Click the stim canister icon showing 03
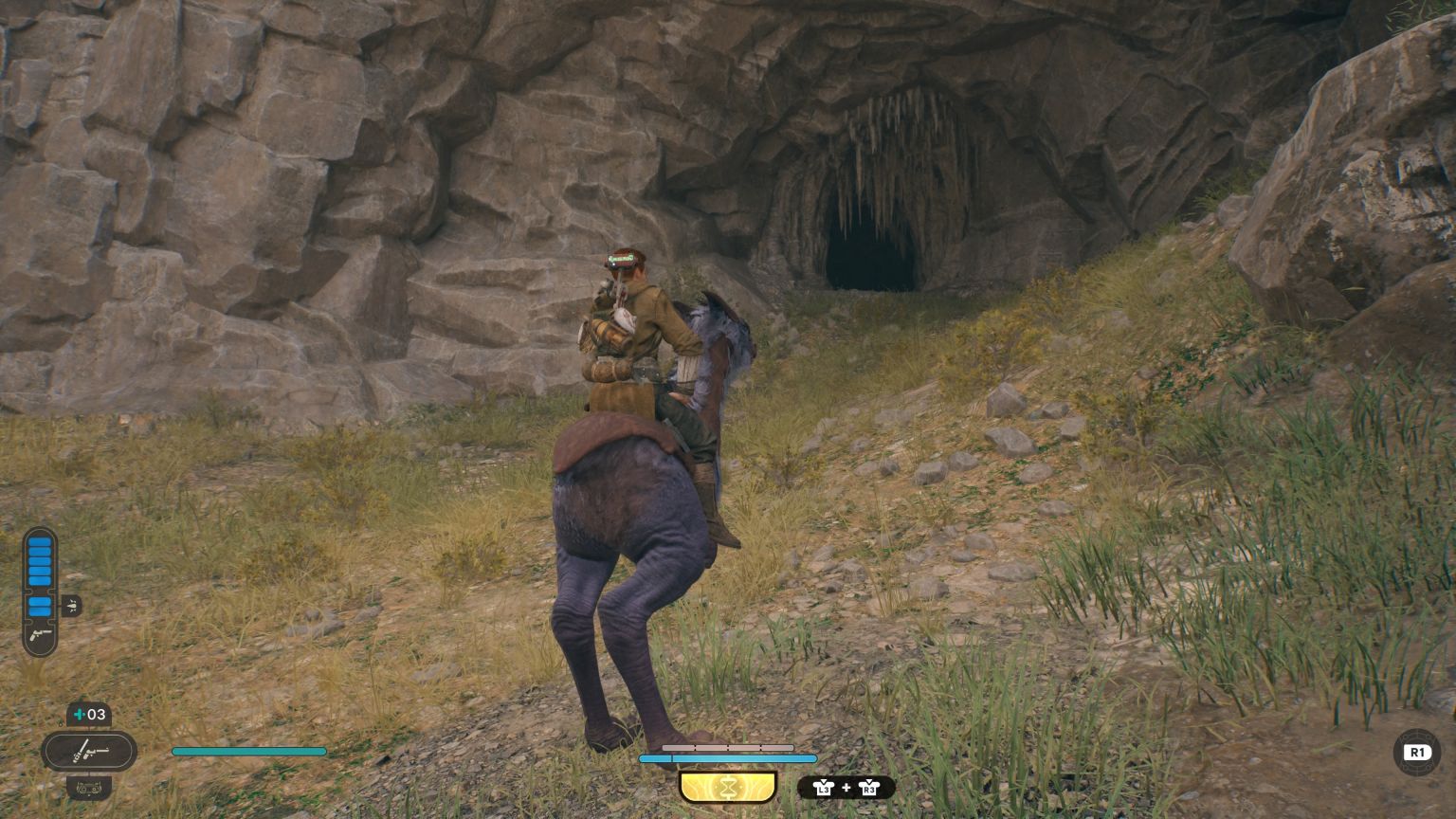Screen dimensions: 1456x819 point(87,714)
